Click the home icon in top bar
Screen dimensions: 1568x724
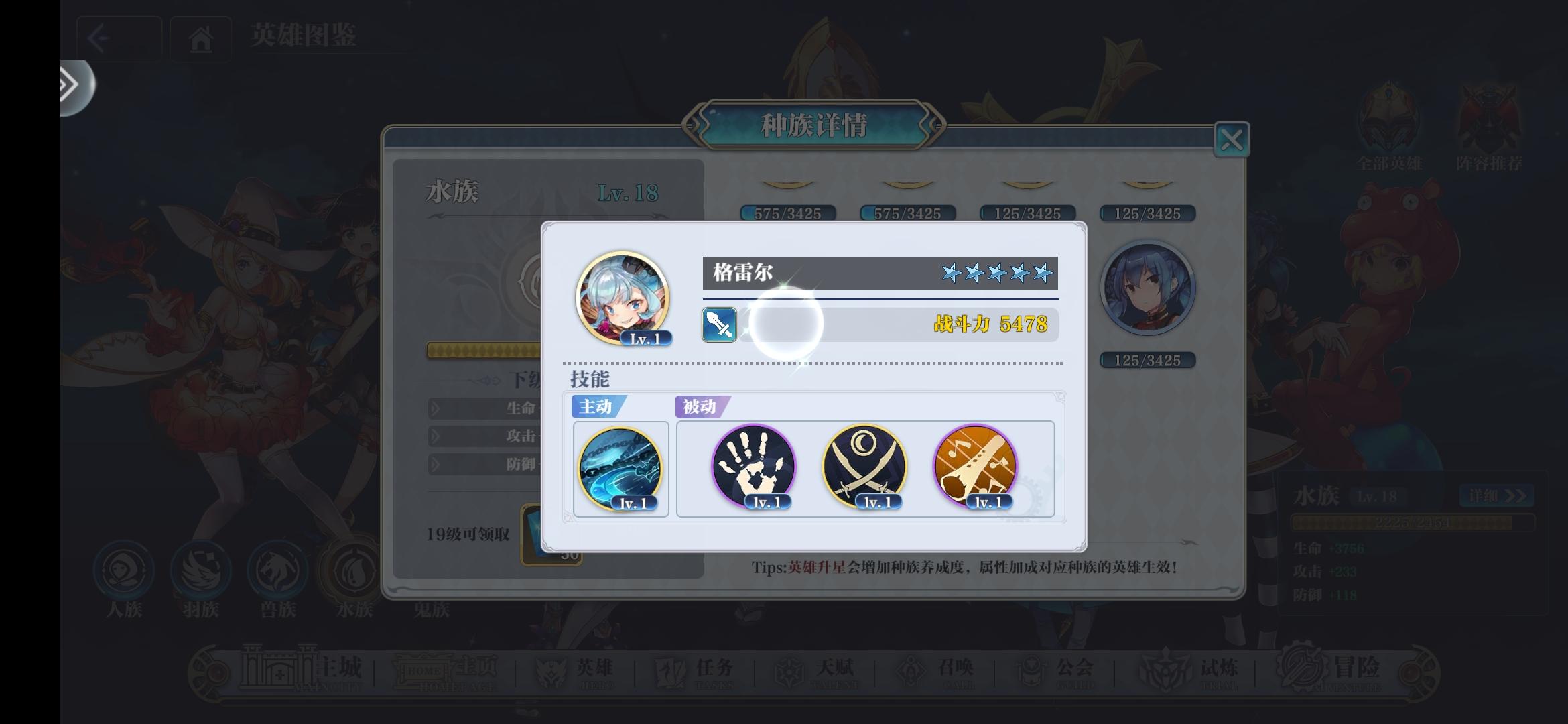(200, 38)
